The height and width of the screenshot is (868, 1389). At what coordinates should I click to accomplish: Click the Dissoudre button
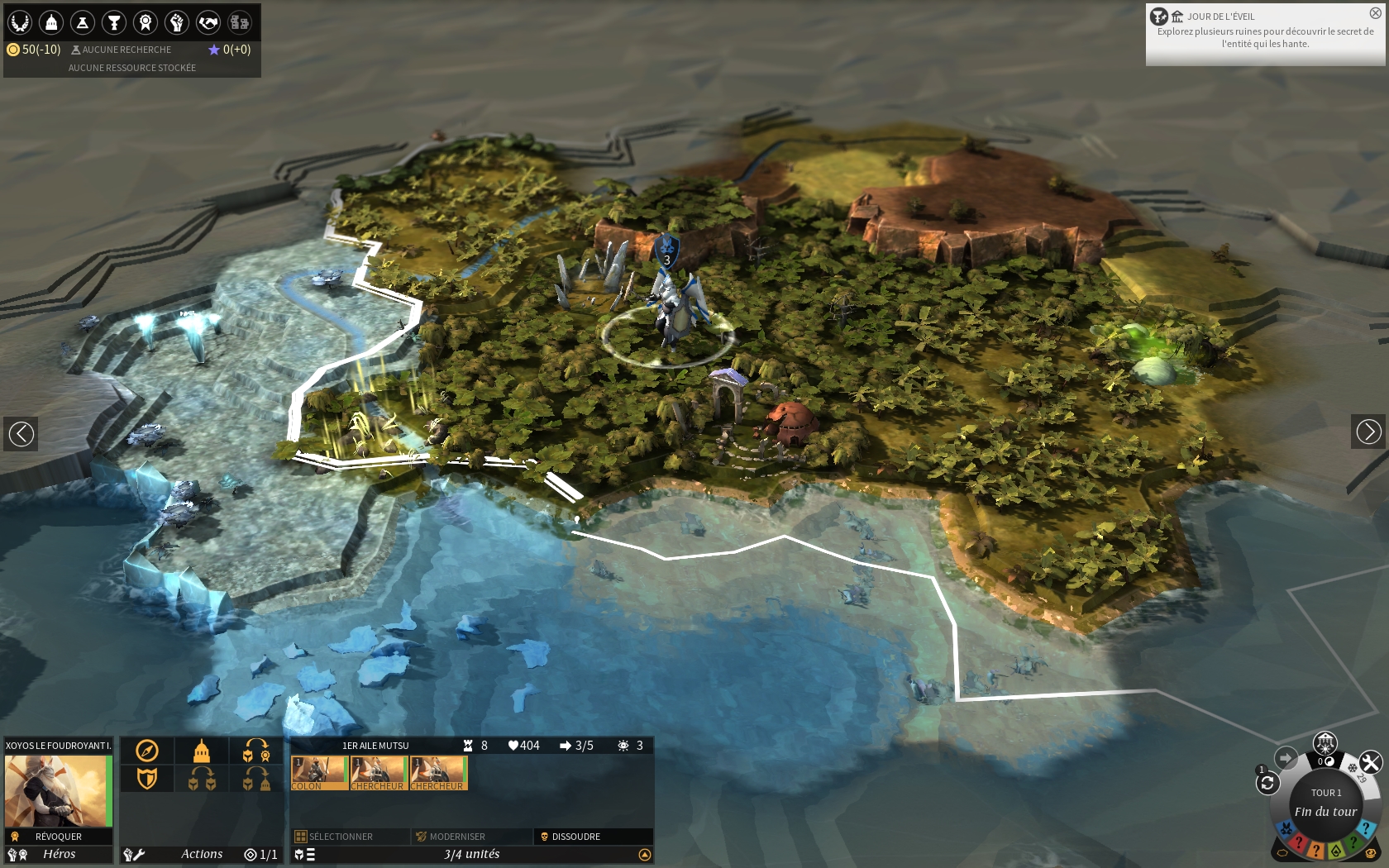[575, 837]
